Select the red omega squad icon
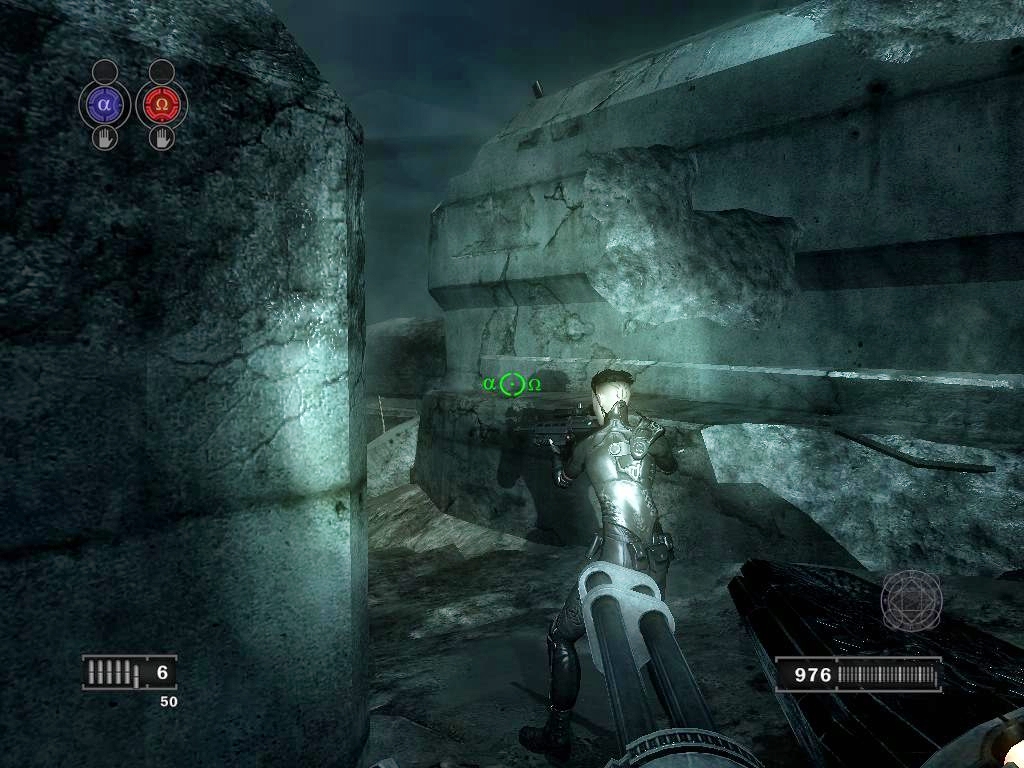1024x768 pixels. [x=161, y=103]
